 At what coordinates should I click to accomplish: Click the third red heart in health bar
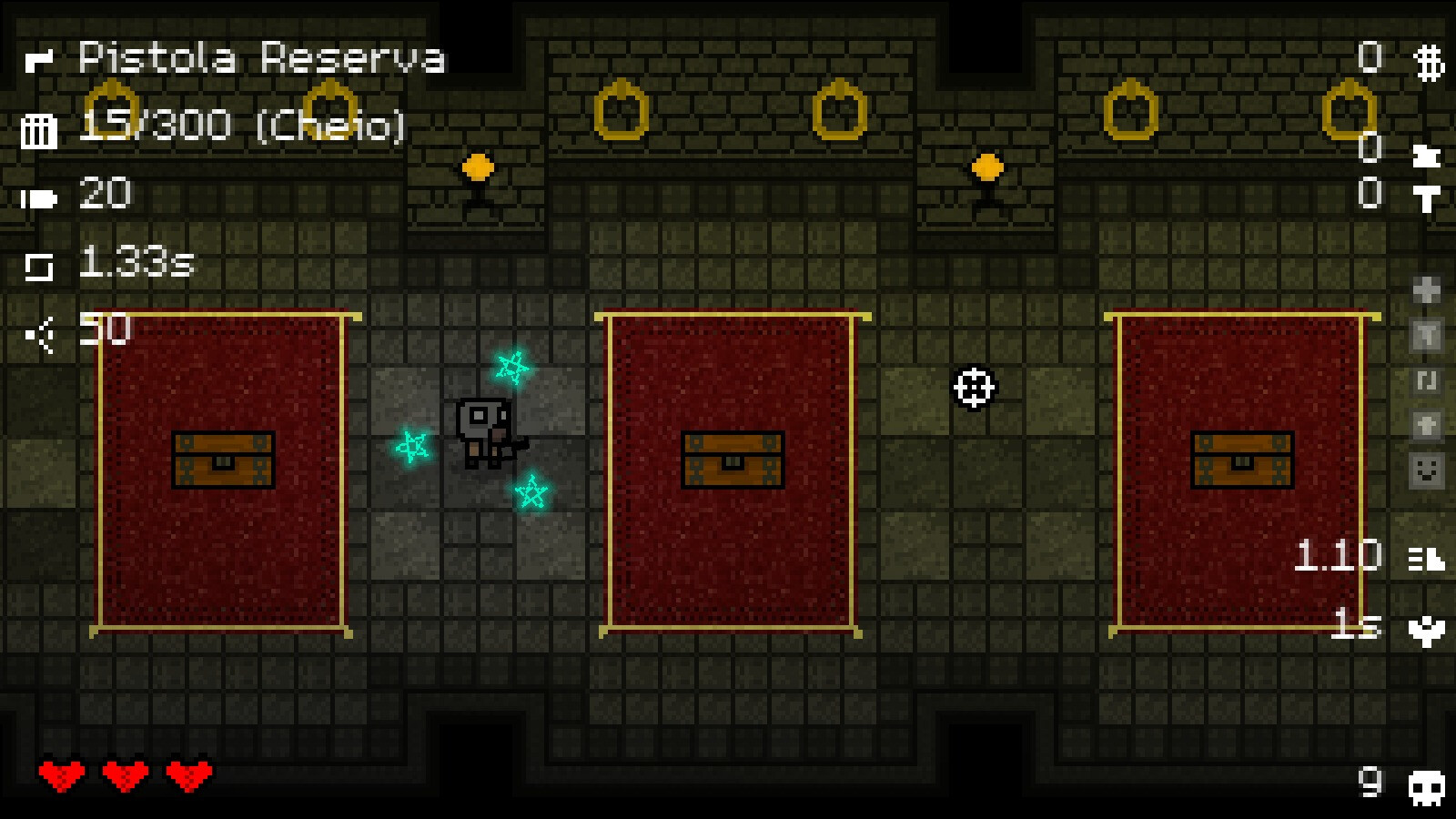pyautogui.click(x=187, y=775)
